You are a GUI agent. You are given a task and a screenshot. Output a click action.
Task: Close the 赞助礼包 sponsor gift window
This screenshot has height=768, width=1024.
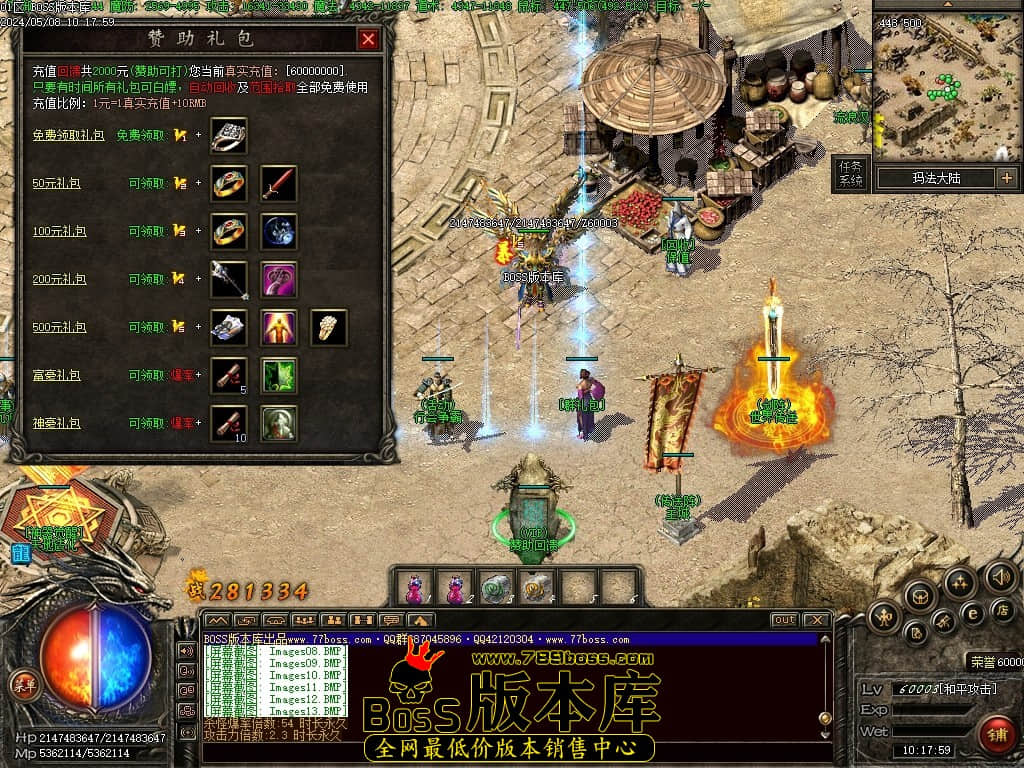click(x=368, y=39)
